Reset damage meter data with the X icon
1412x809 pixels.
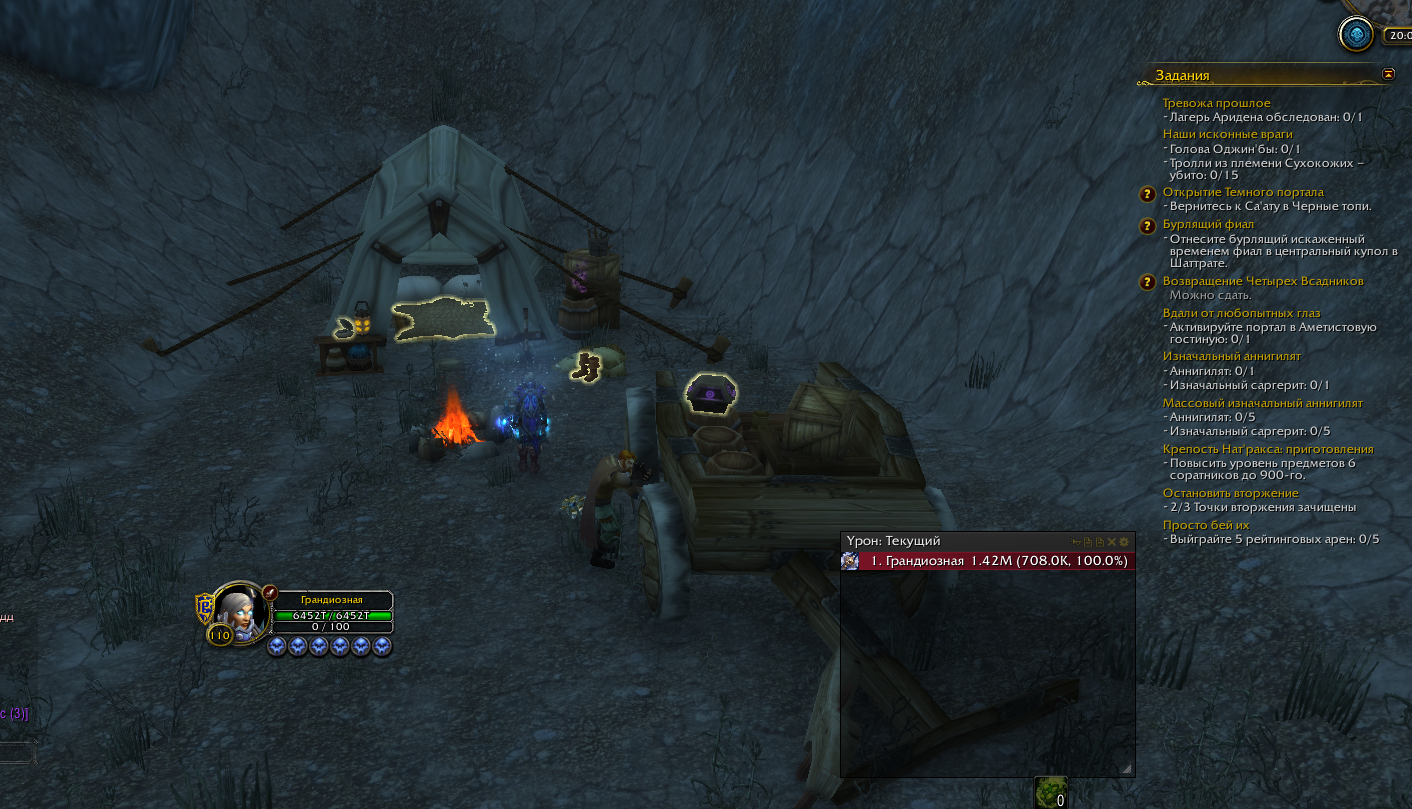(x=1111, y=541)
